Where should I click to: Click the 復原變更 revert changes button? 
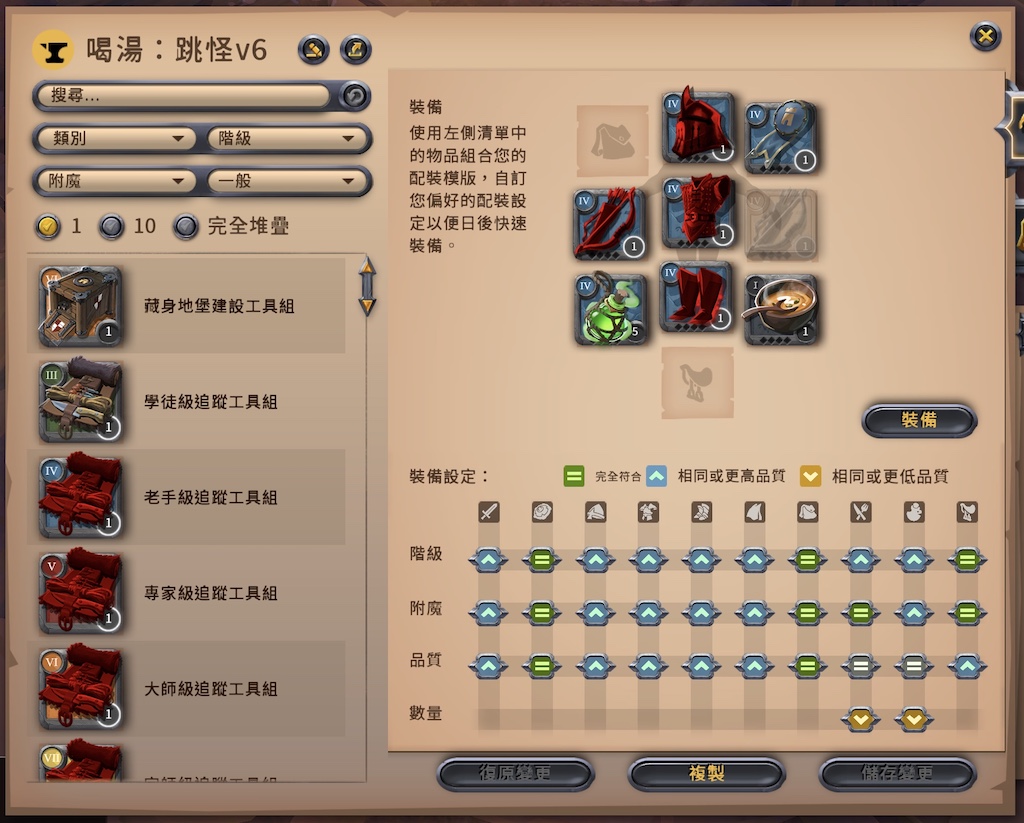coord(515,774)
